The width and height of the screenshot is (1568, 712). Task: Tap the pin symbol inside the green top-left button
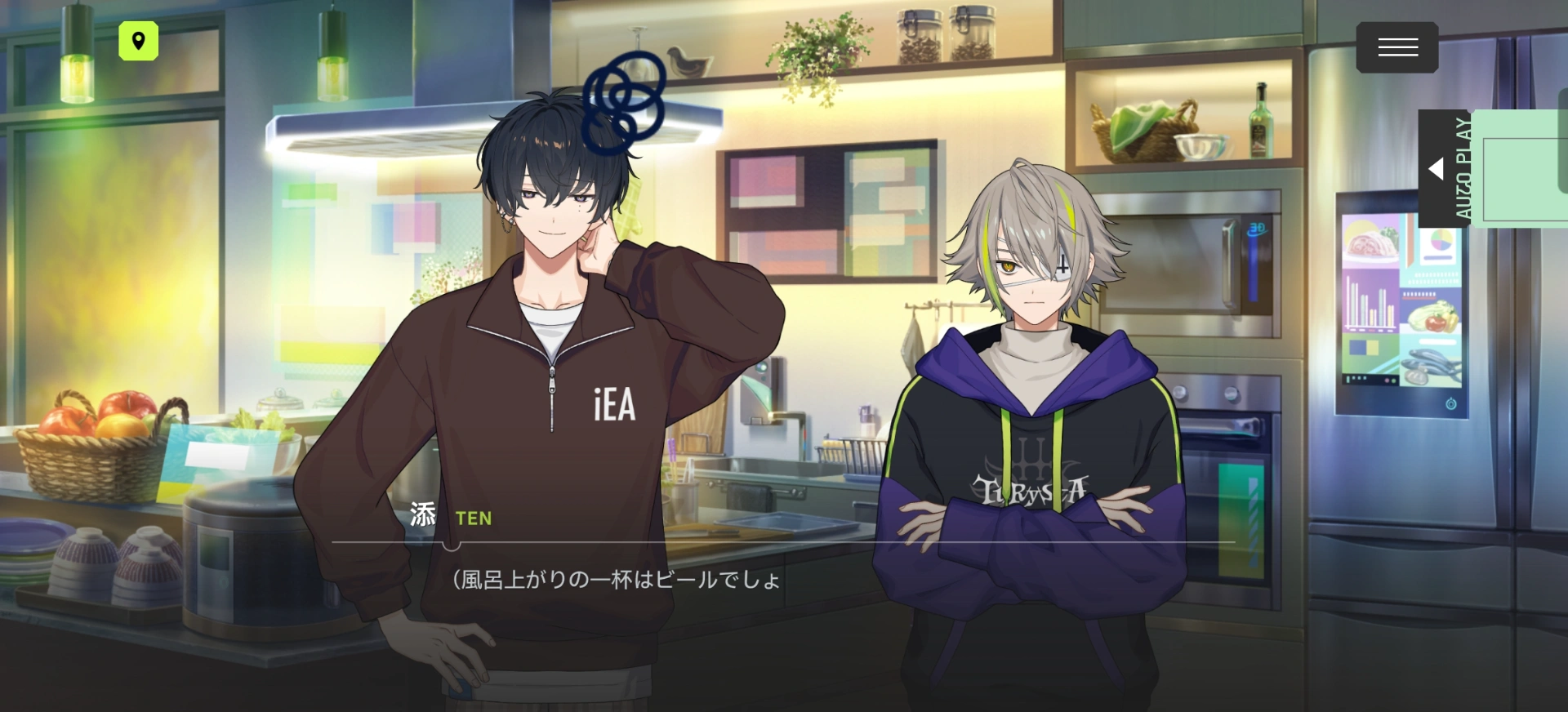(x=139, y=41)
